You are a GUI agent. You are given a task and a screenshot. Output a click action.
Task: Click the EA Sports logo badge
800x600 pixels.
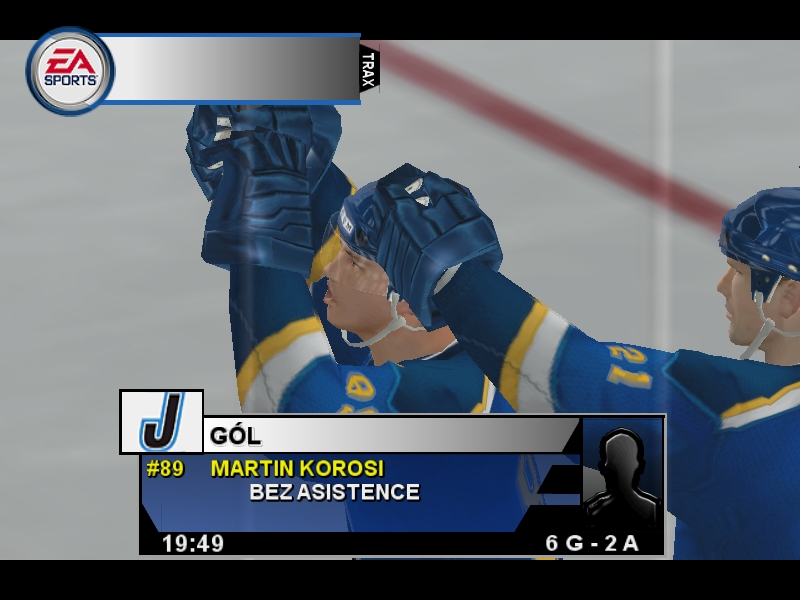coord(70,70)
